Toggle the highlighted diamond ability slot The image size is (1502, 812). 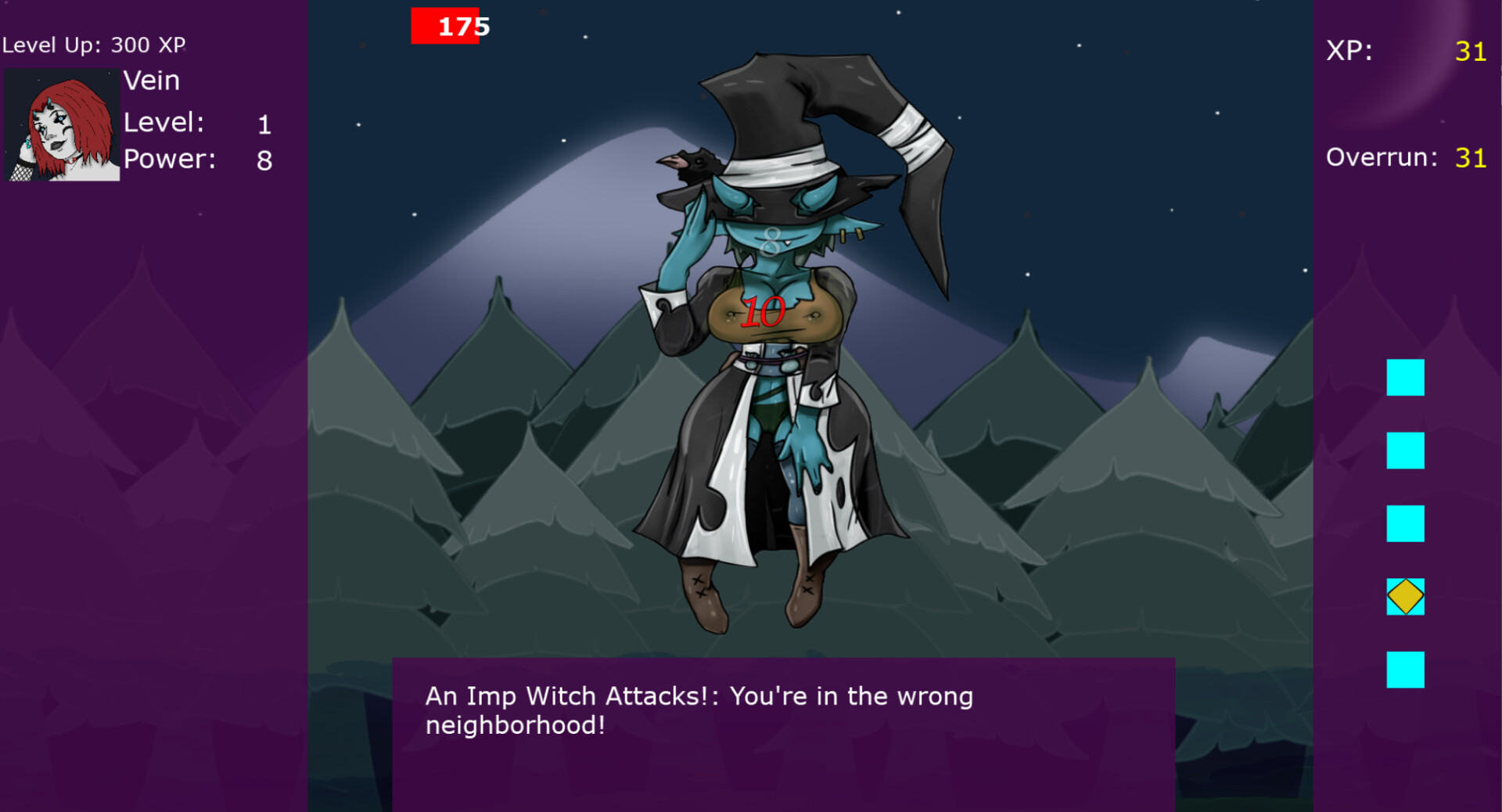[x=1405, y=597]
